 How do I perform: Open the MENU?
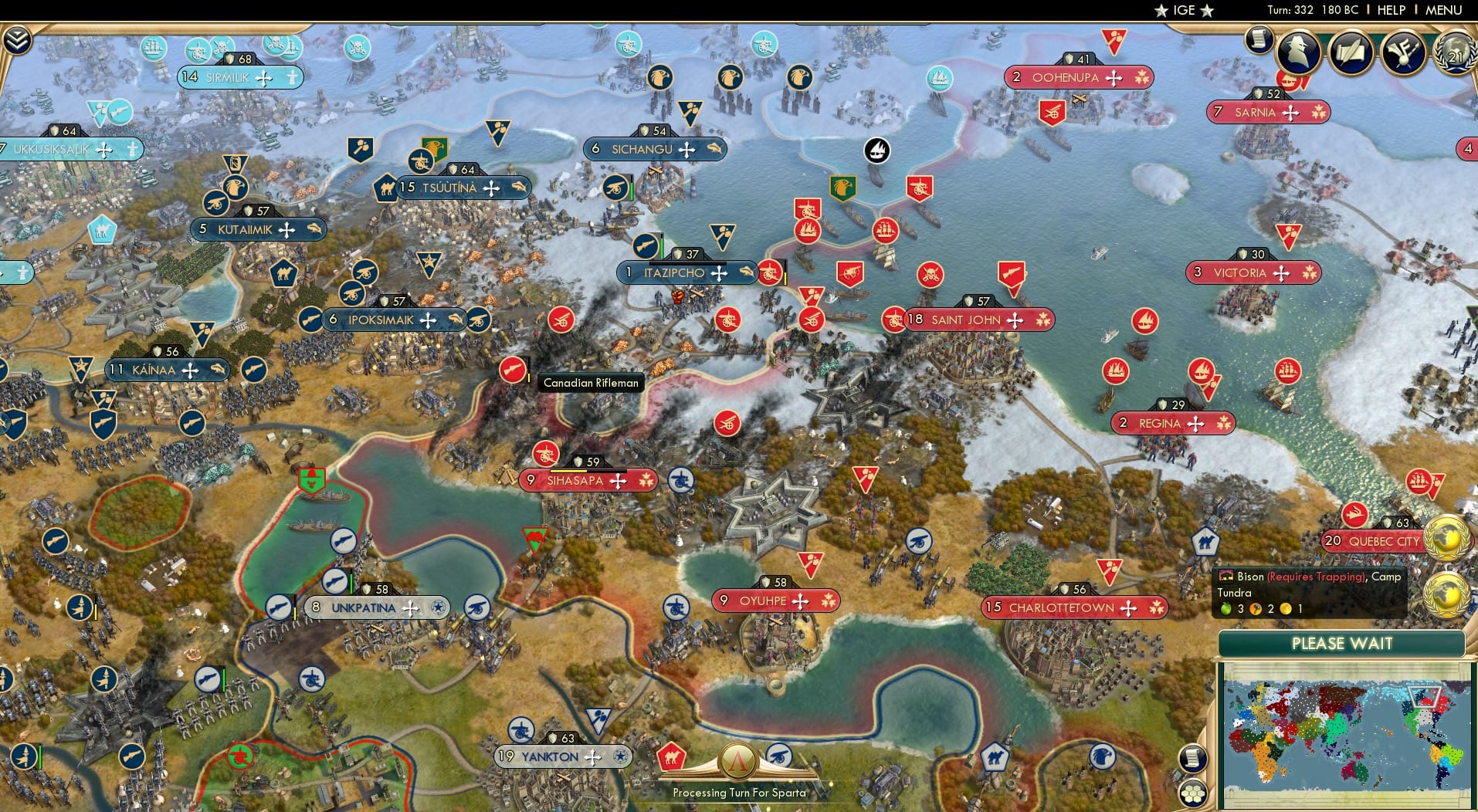point(1443,10)
